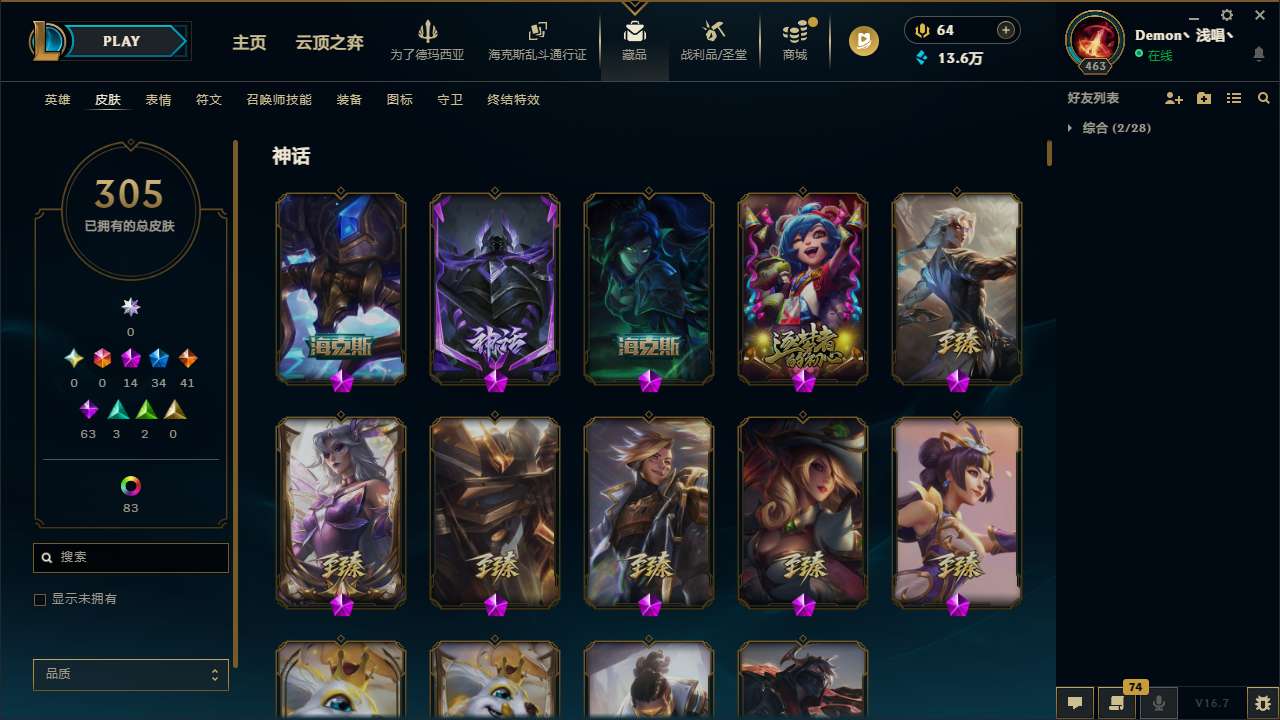This screenshot has width=1280, height=720.
Task: Click the PLAY button
Action: 121,40
